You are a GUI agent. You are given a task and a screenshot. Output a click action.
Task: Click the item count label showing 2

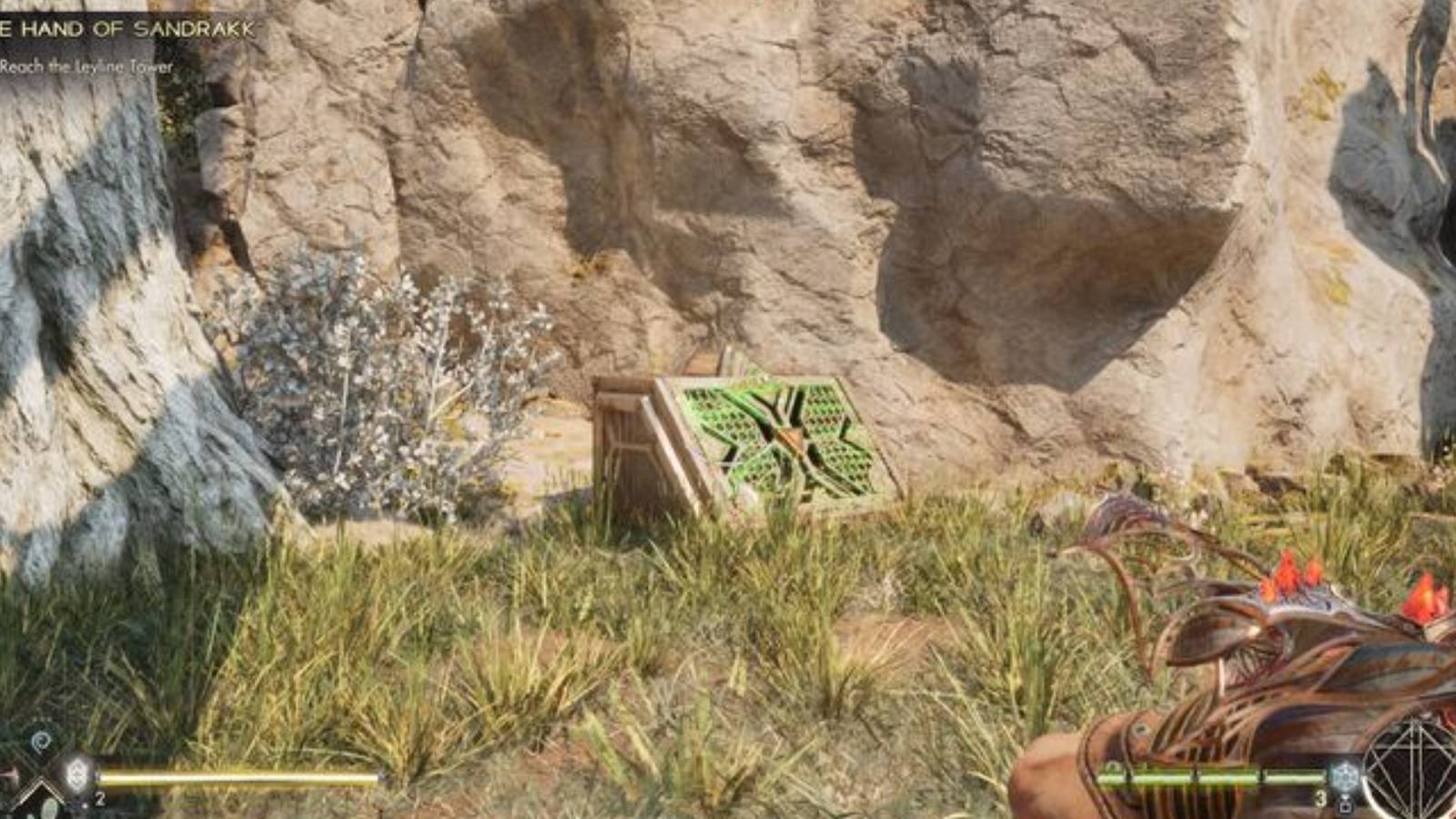pos(100,799)
